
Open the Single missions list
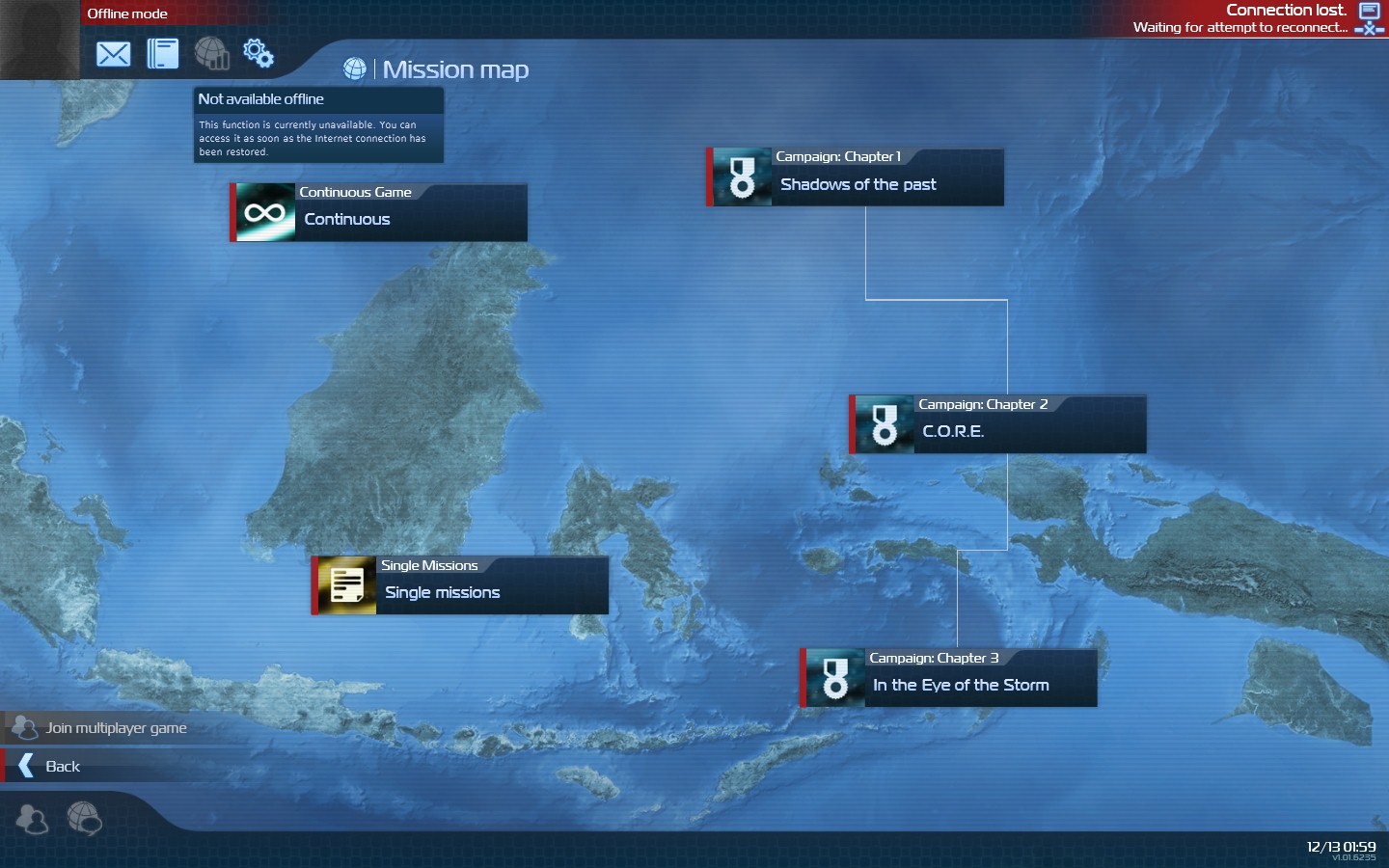[460, 585]
